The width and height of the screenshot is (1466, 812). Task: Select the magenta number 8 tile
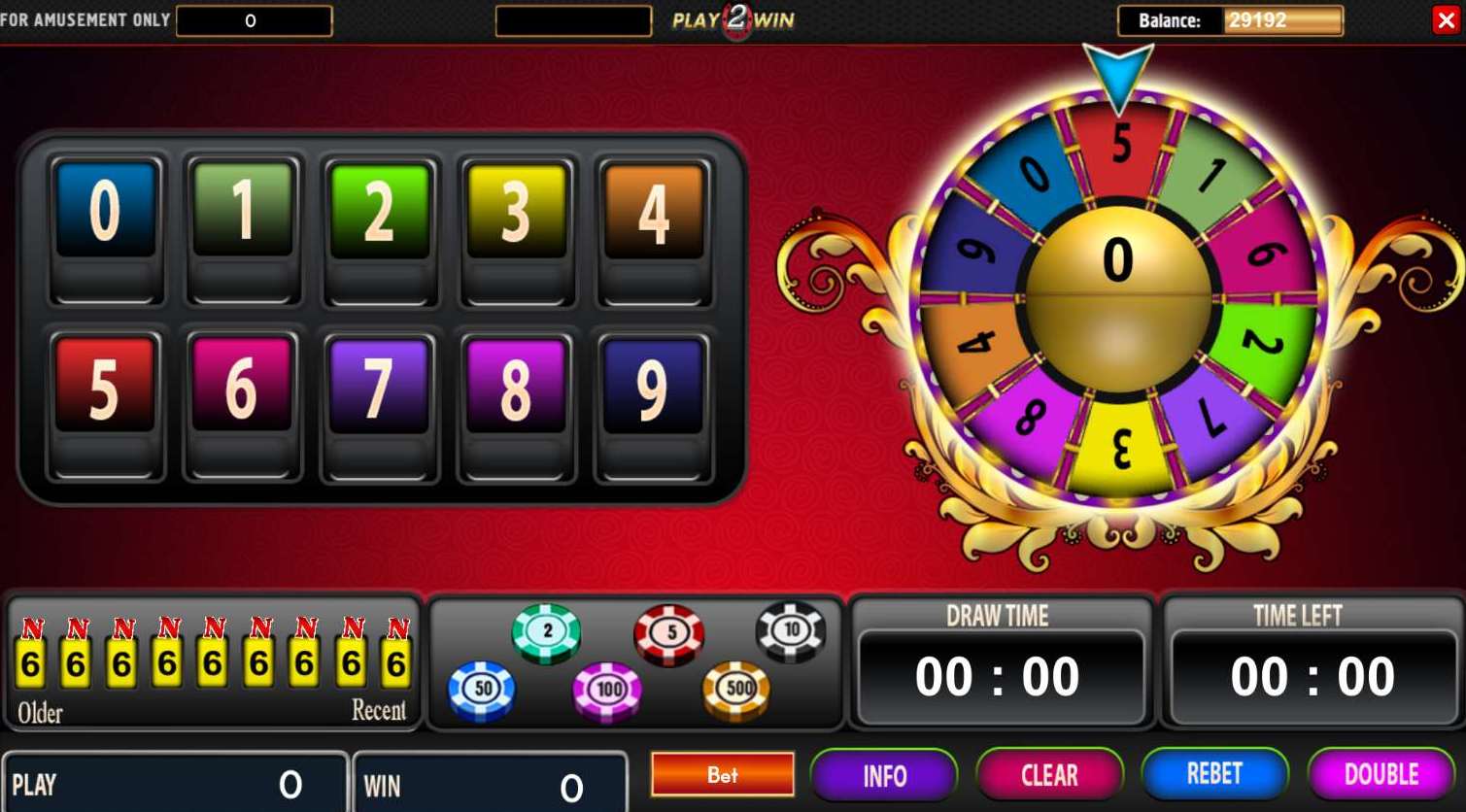pyautogui.click(x=516, y=385)
